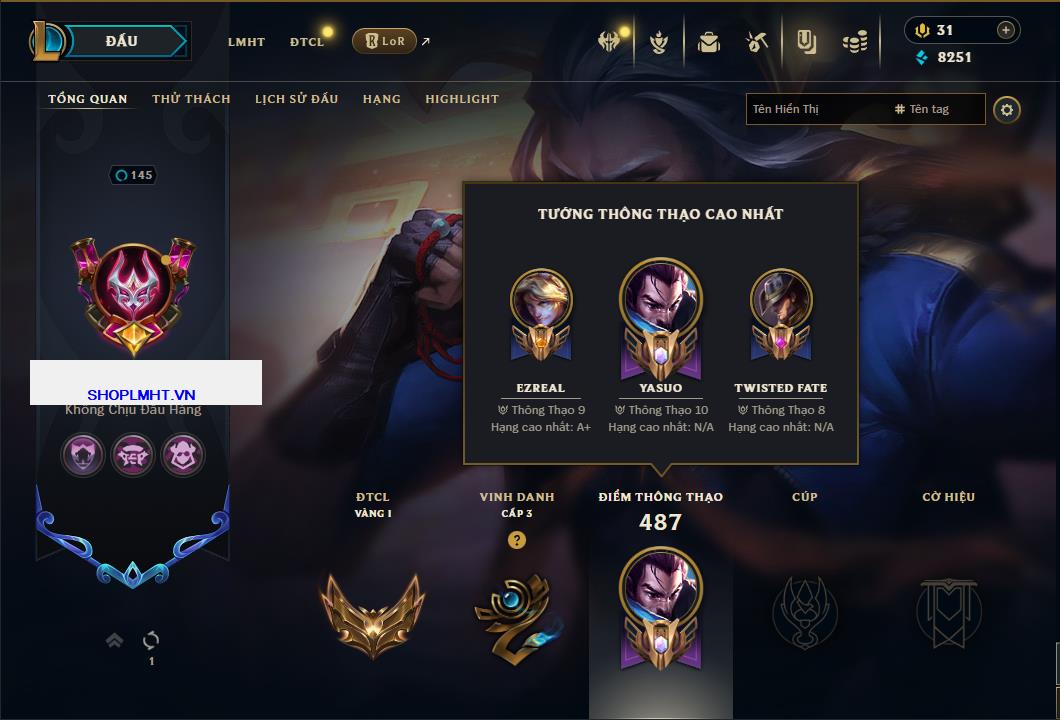The height and width of the screenshot is (720, 1060).
Task: Open the LMHT home section
Action: 246,42
